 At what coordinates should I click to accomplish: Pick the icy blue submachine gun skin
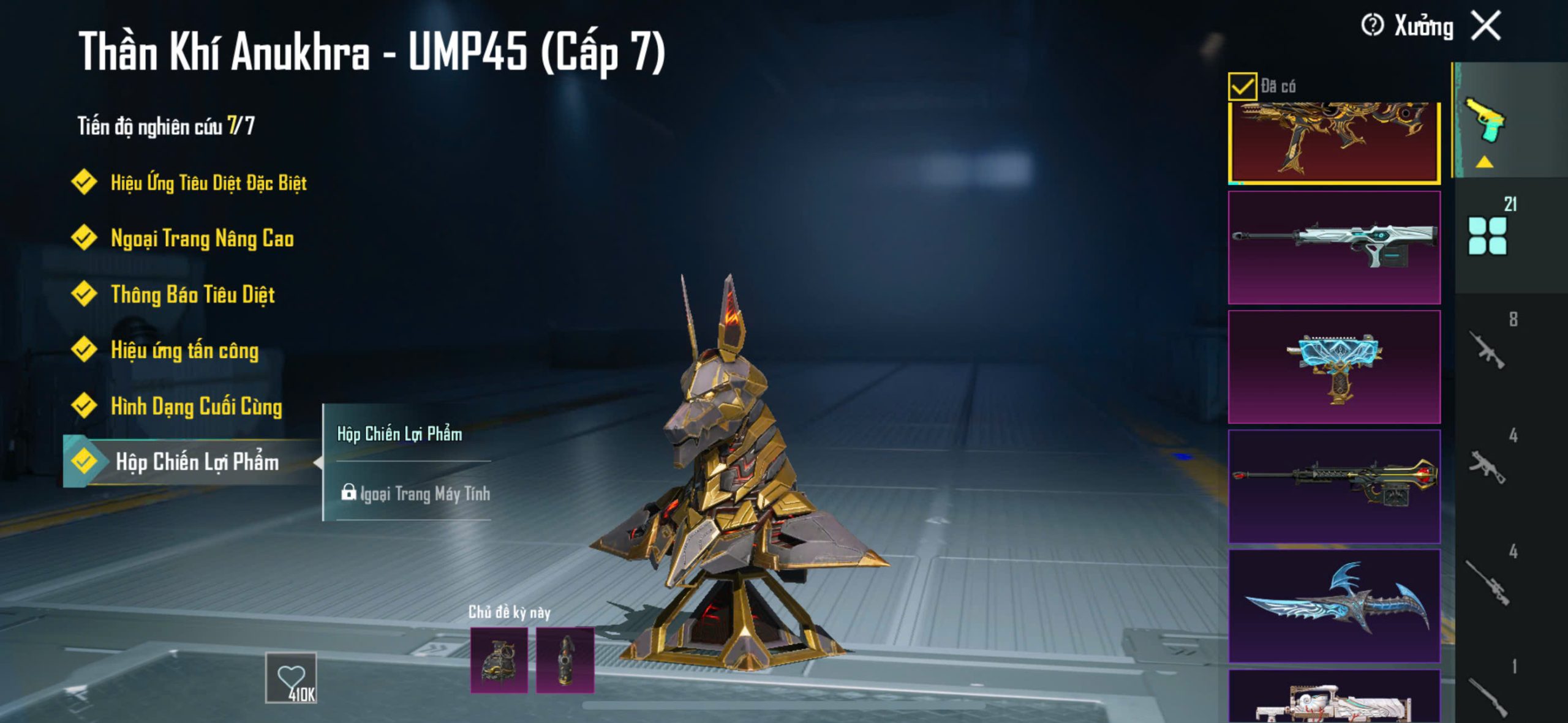[1334, 367]
